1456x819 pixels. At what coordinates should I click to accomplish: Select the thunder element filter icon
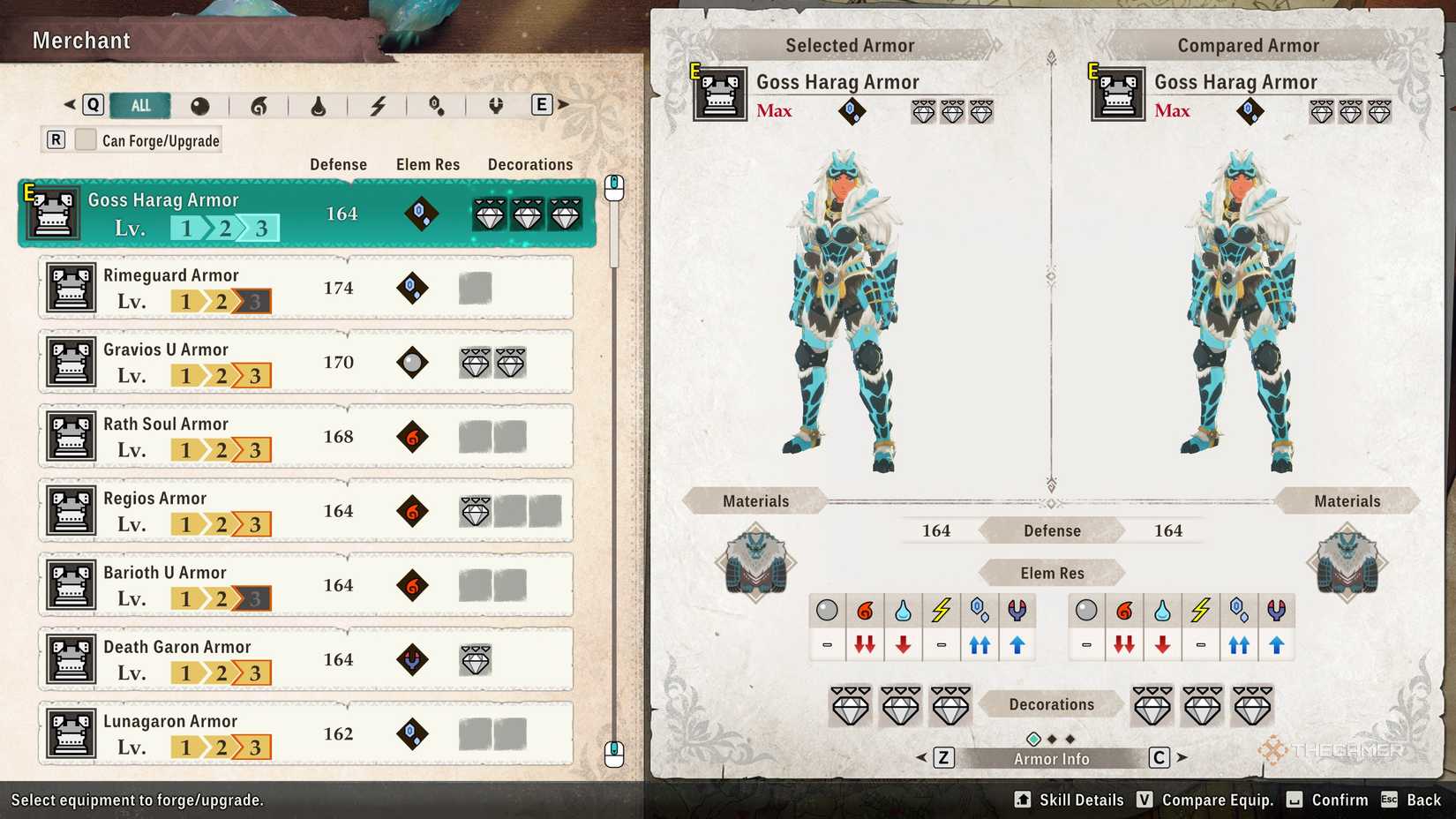click(379, 107)
